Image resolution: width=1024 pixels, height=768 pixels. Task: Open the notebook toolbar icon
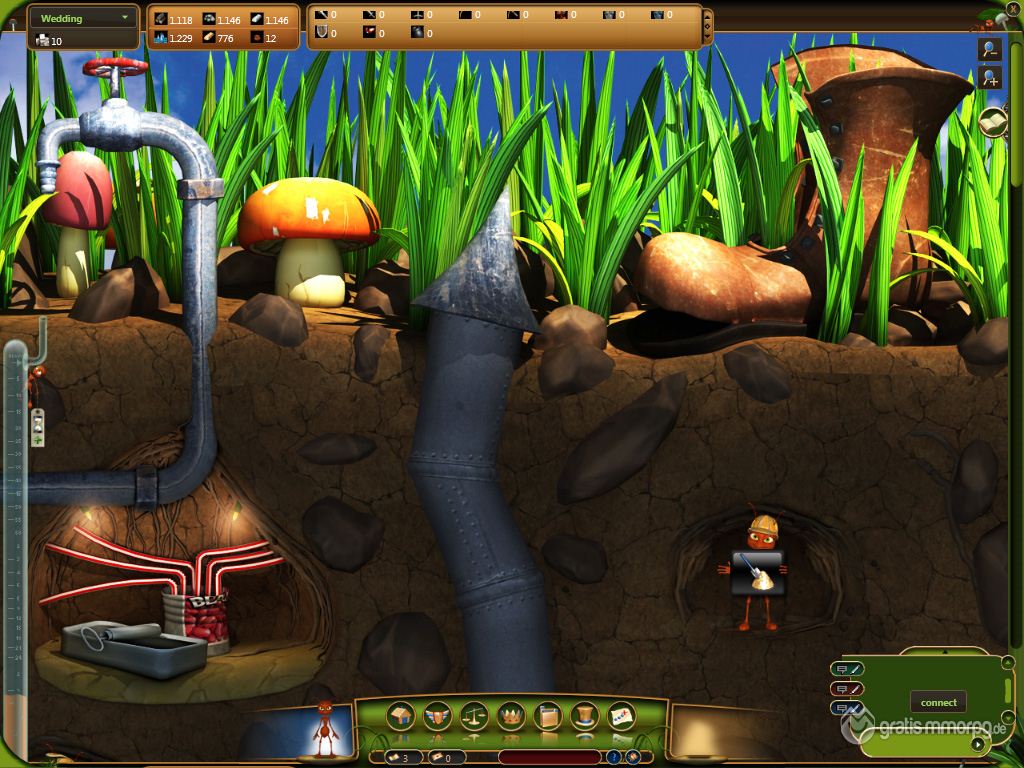(548, 715)
